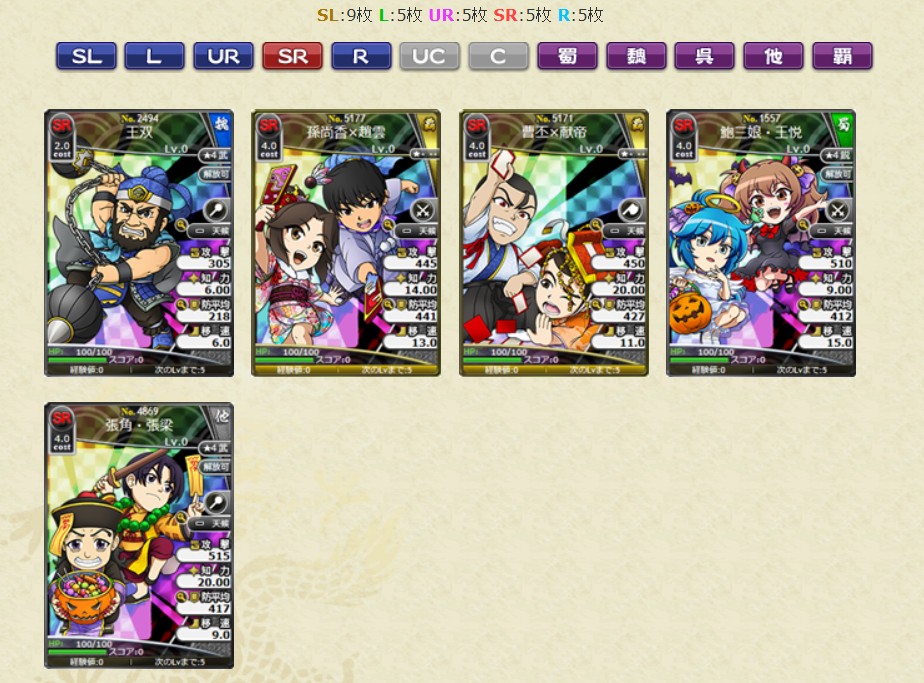Choose the 曹丕×献帝 card

553,243
